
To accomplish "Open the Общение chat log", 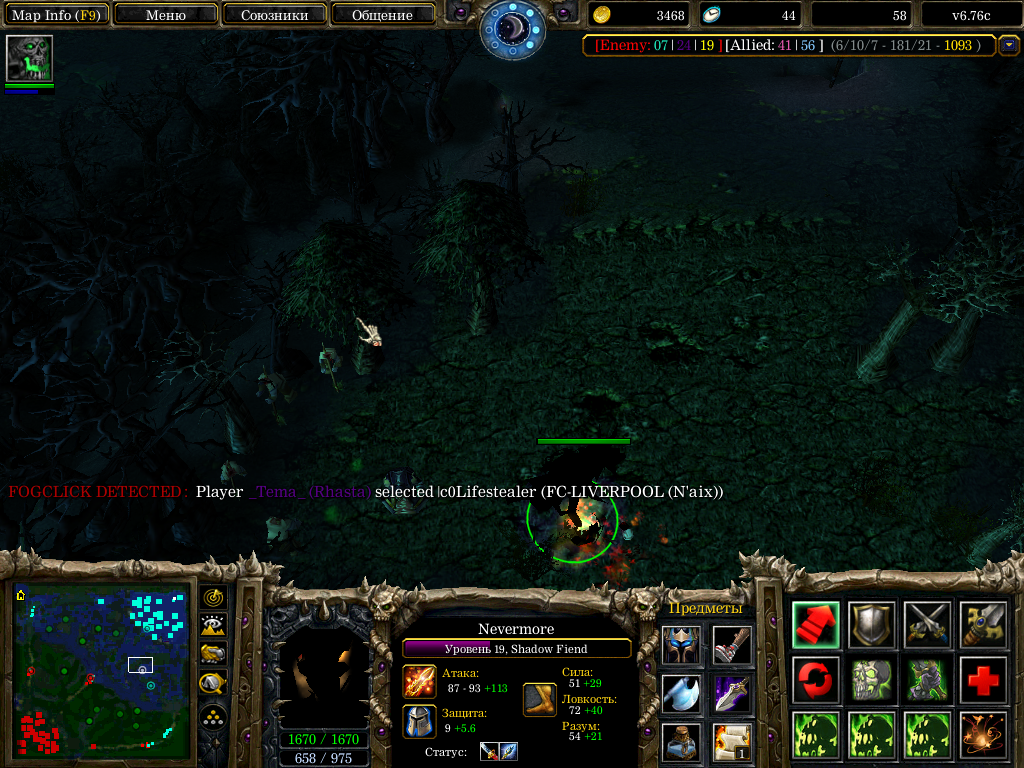I will pyautogui.click(x=382, y=15).
